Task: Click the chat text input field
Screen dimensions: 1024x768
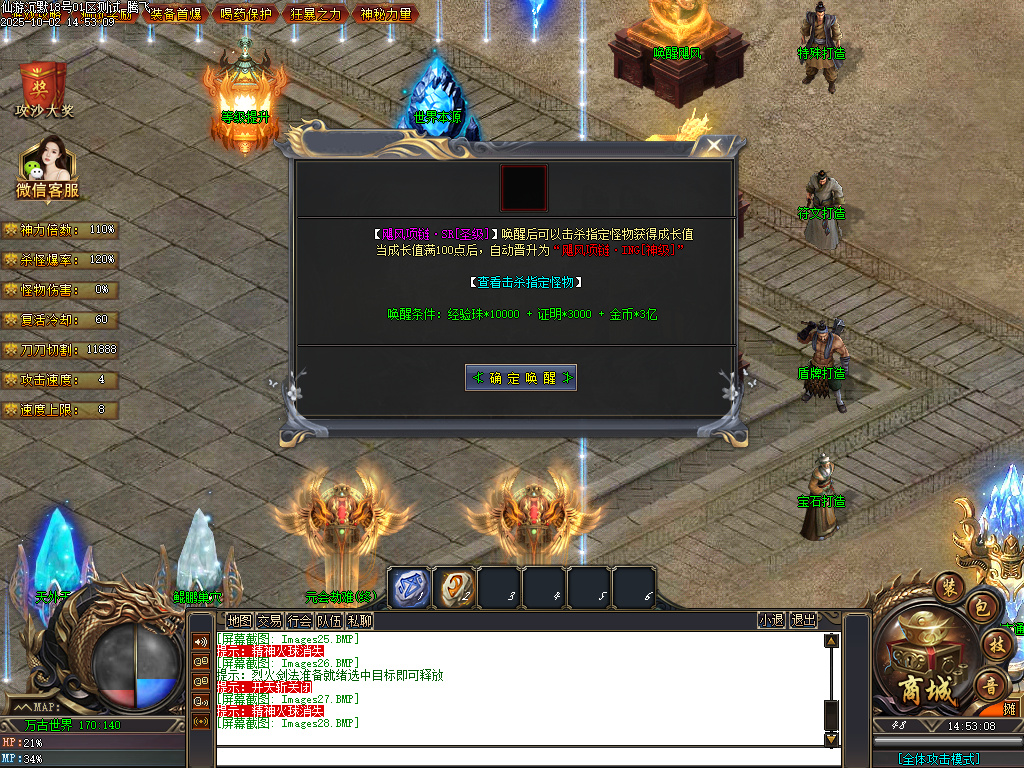Action: [520, 757]
